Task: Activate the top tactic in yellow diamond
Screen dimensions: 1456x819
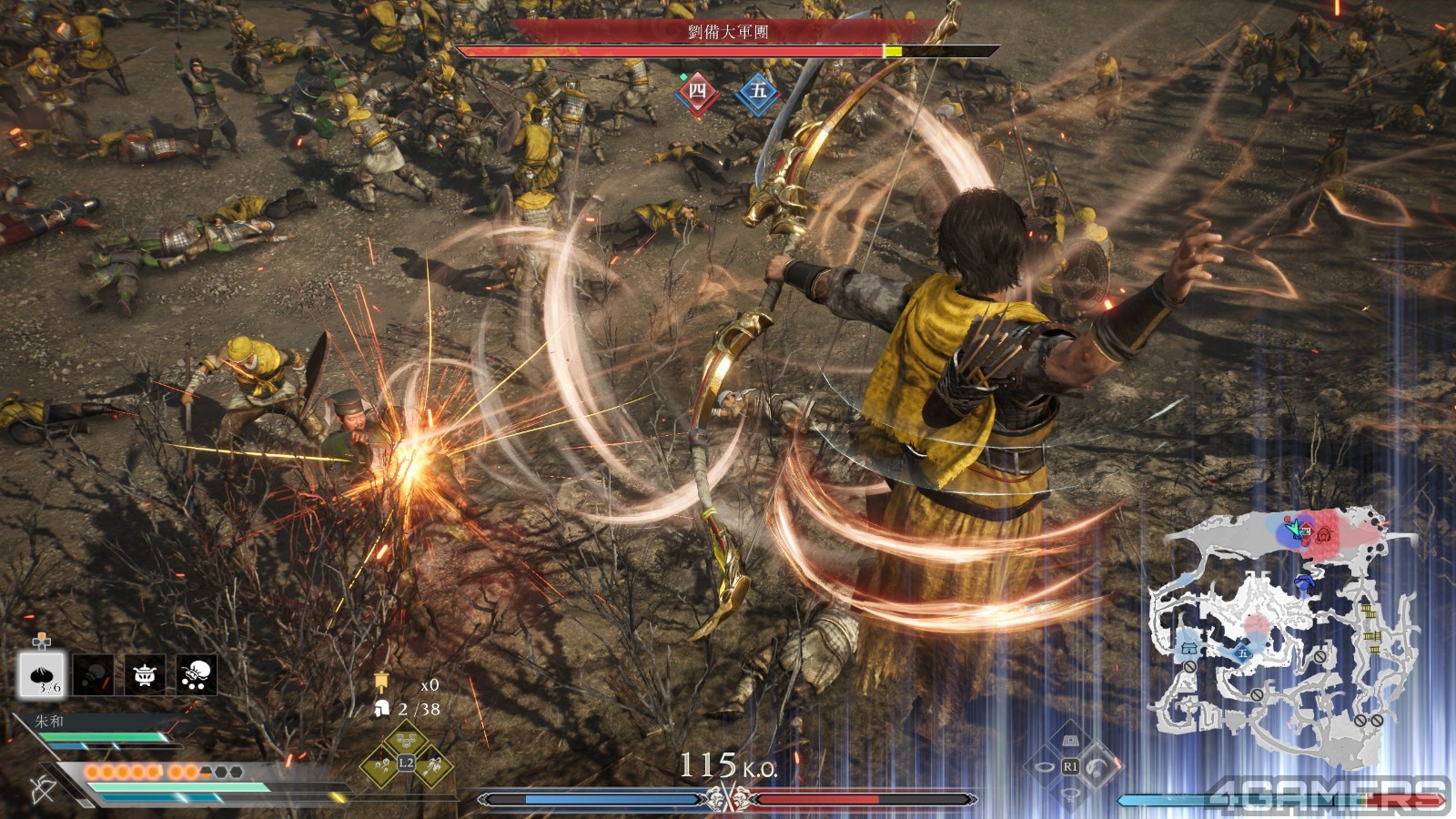Action: click(406, 739)
